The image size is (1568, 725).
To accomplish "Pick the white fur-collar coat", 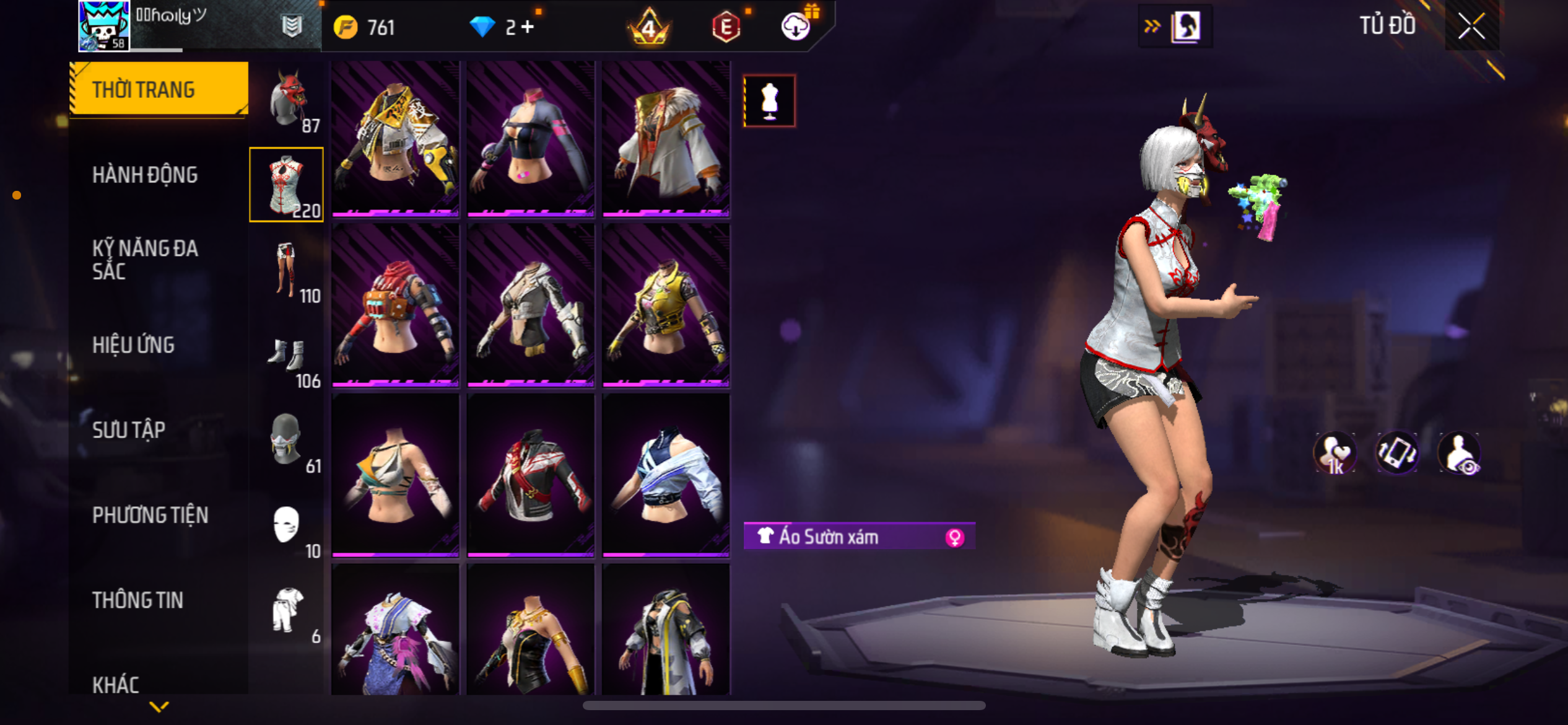I will pos(666,138).
